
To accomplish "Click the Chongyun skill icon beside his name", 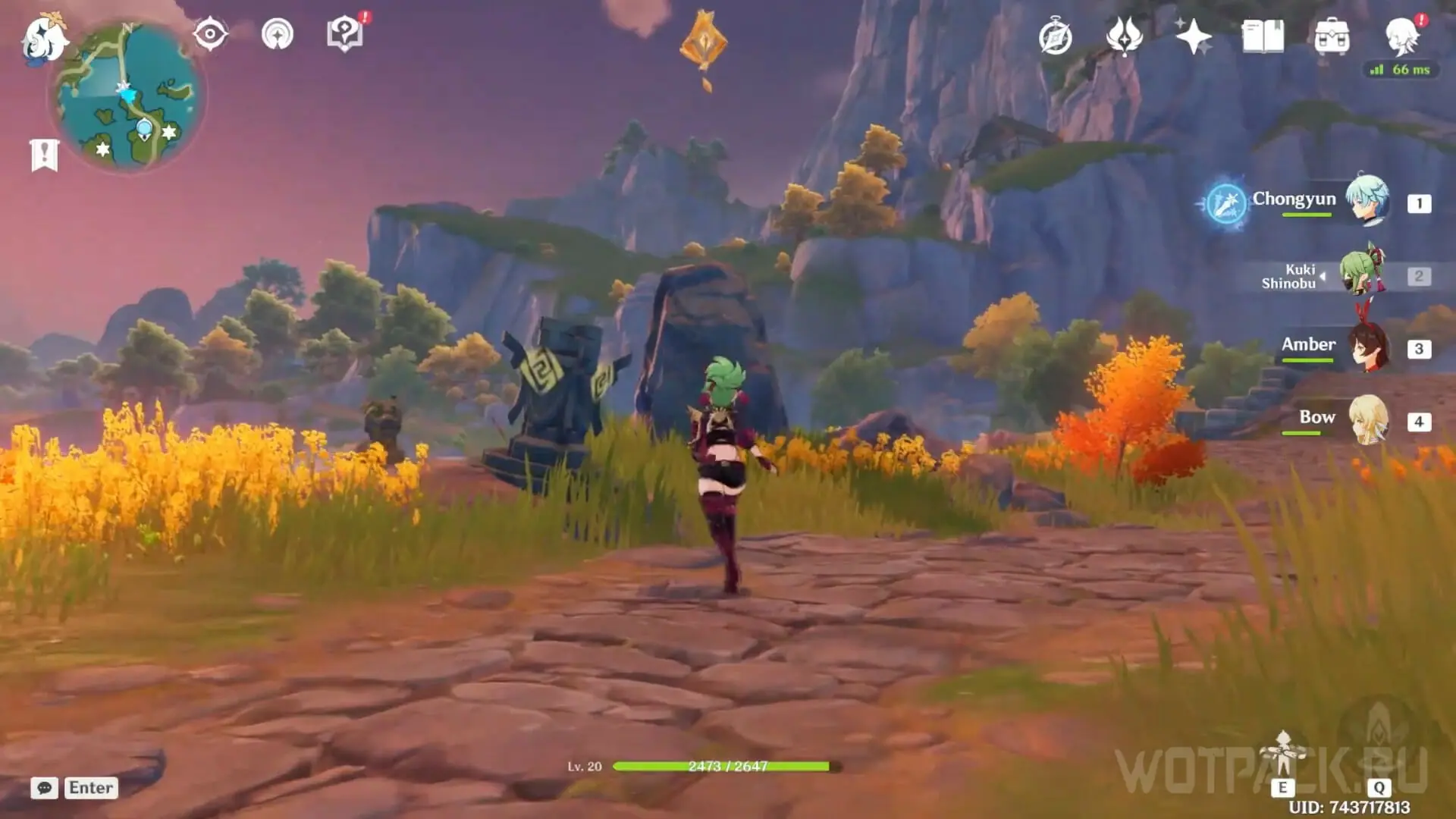I will tap(1225, 204).
